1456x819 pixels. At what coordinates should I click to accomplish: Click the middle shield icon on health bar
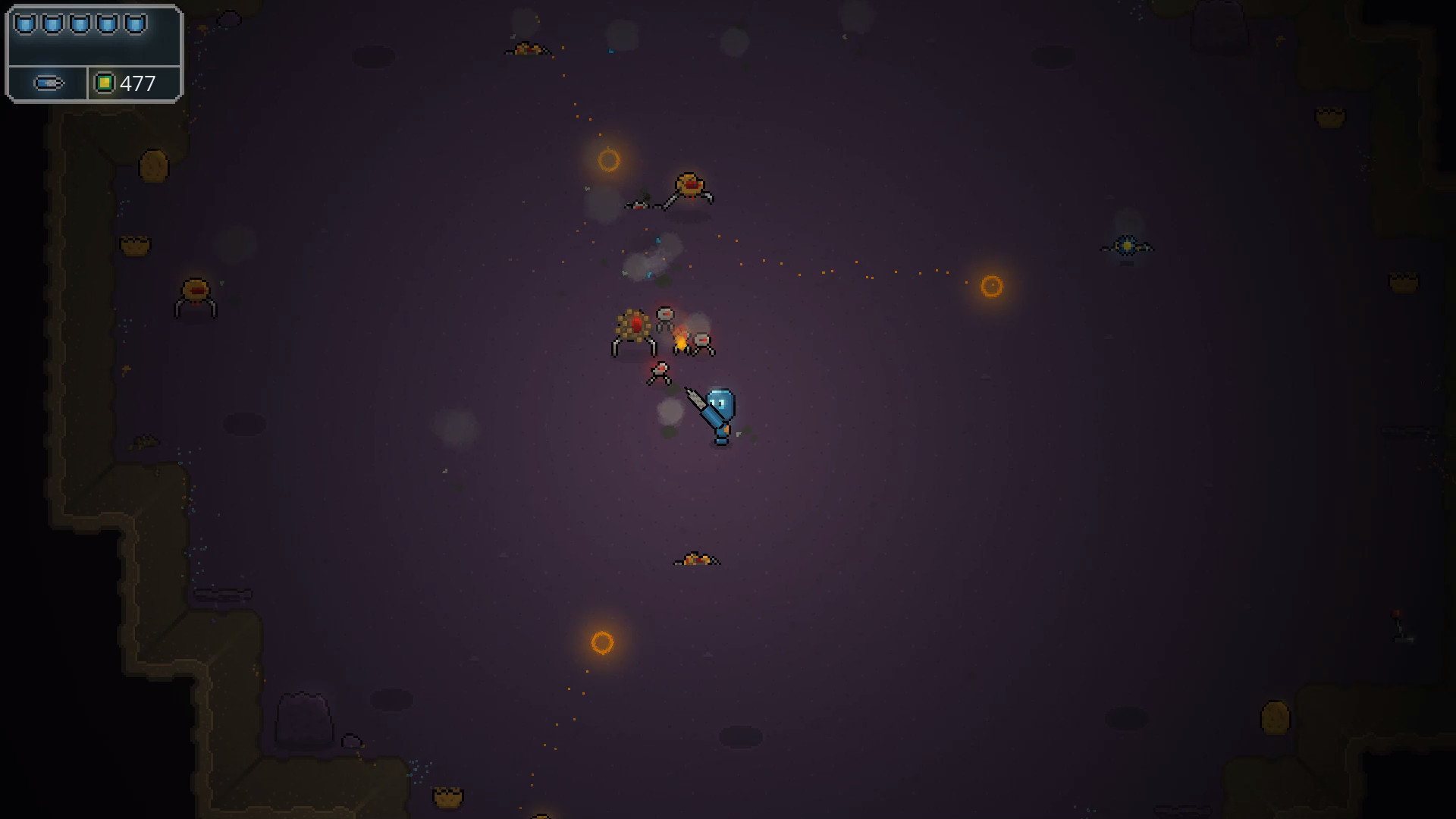click(x=80, y=23)
